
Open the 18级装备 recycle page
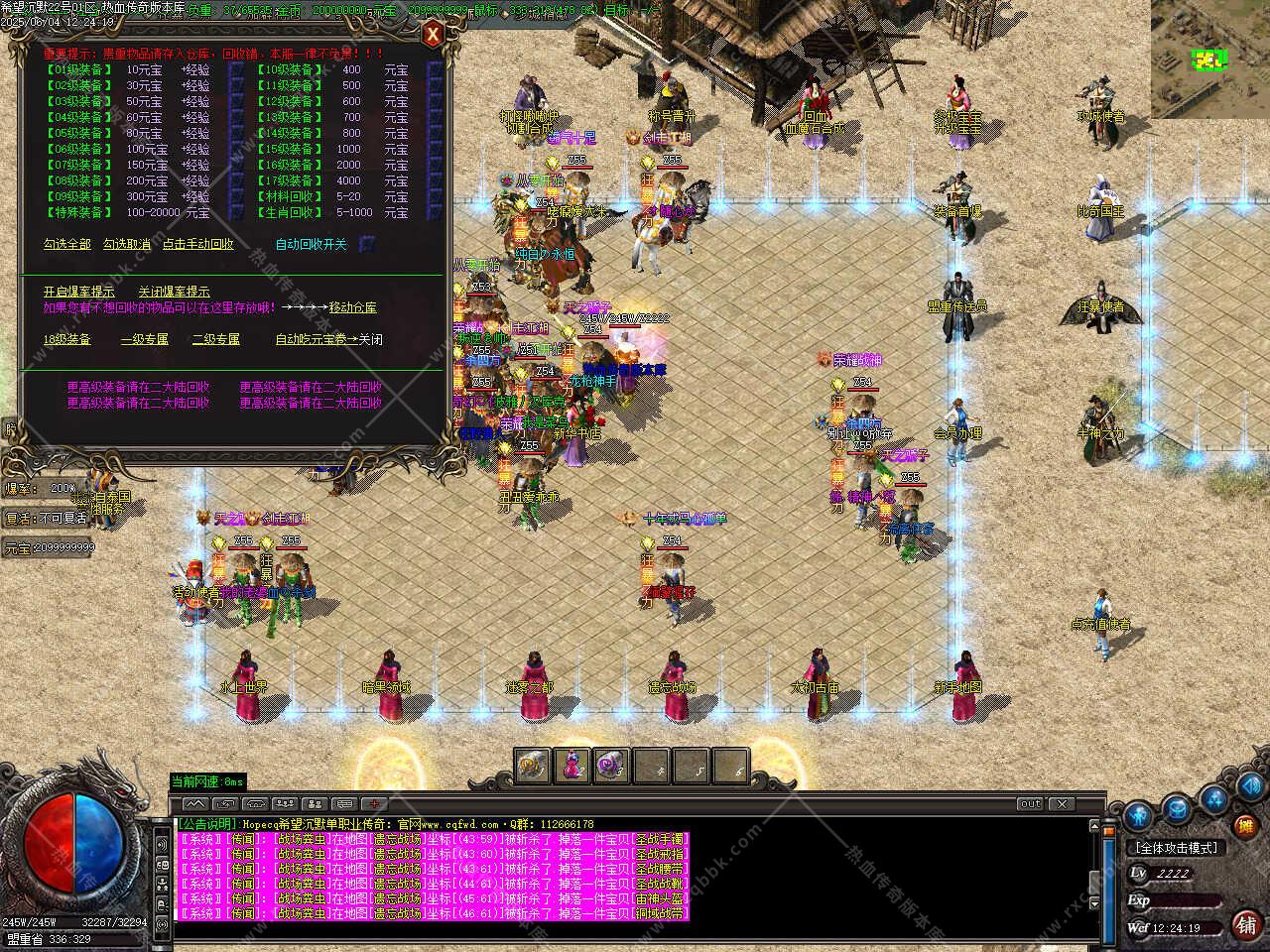coord(67,339)
